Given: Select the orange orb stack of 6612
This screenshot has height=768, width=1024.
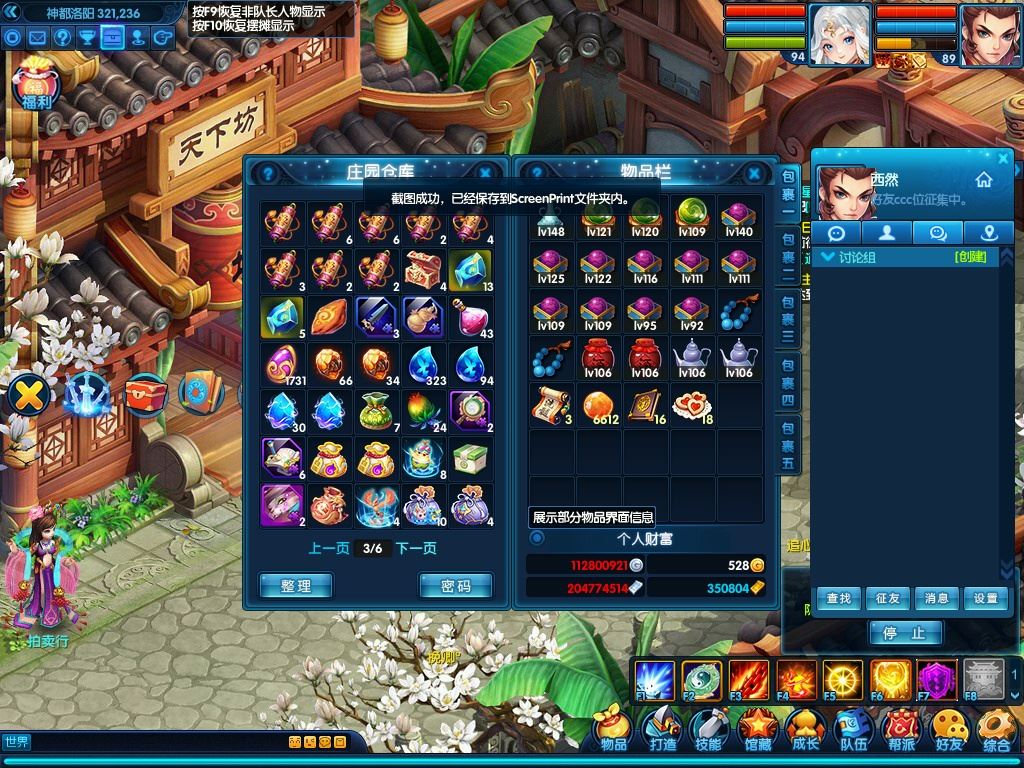Looking at the screenshot, I should pyautogui.click(x=598, y=405).
